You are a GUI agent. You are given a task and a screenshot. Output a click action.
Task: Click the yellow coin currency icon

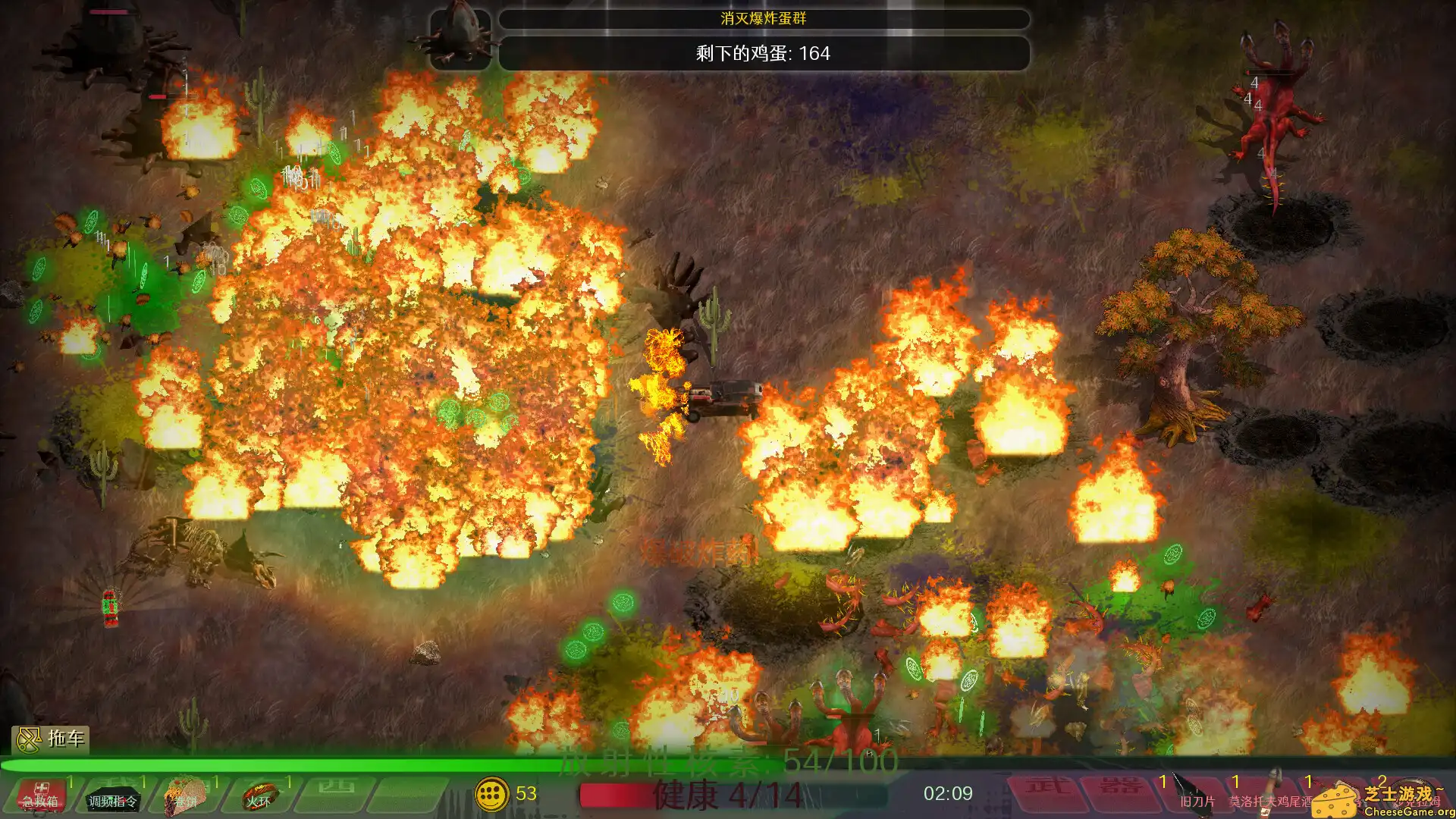pyautogui.click(x=494, y=795)
